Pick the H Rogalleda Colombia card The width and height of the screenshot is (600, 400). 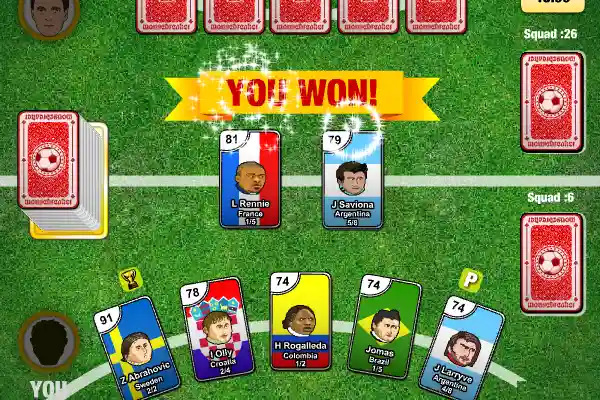click(301, 323)
